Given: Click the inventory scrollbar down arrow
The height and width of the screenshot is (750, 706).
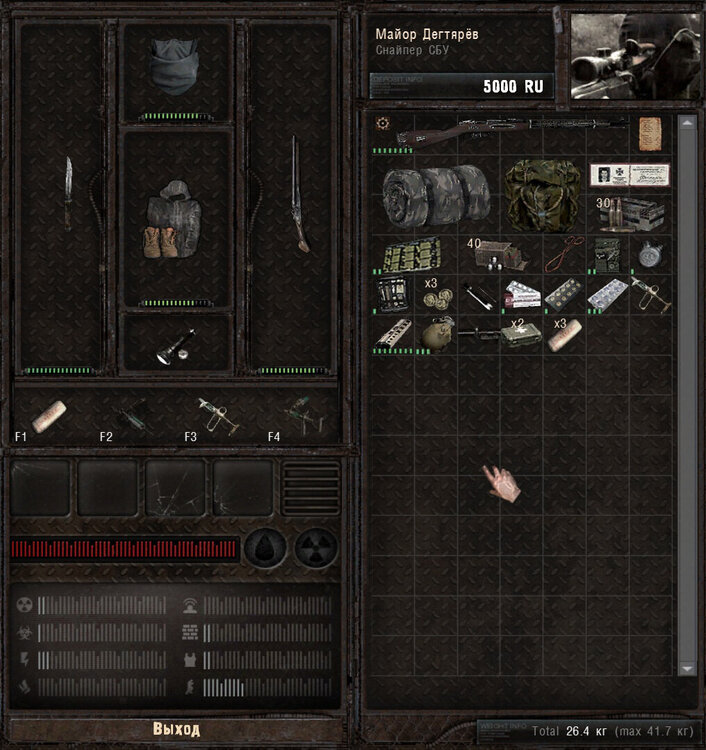Looking at the screenshot, I should click(686, 668).
